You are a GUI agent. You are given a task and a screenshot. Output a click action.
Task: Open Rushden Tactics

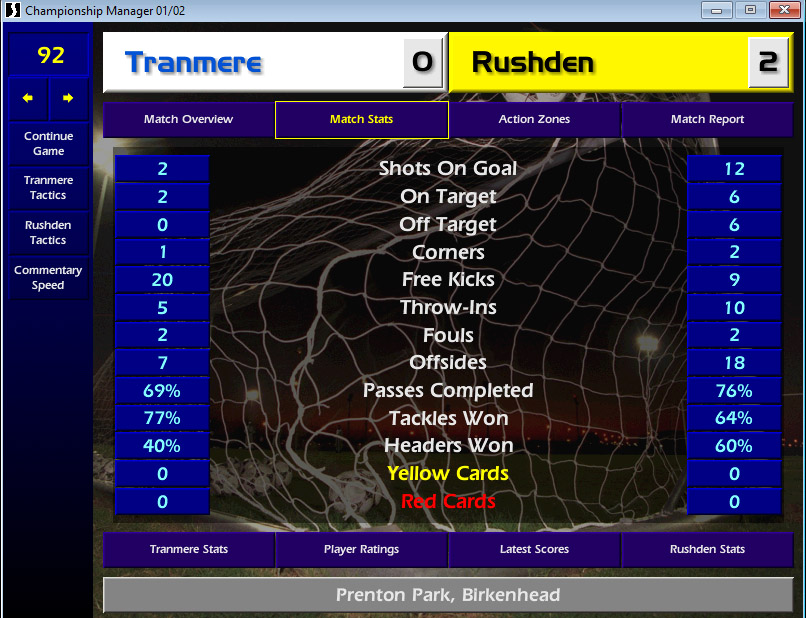[x=49, y=233]
